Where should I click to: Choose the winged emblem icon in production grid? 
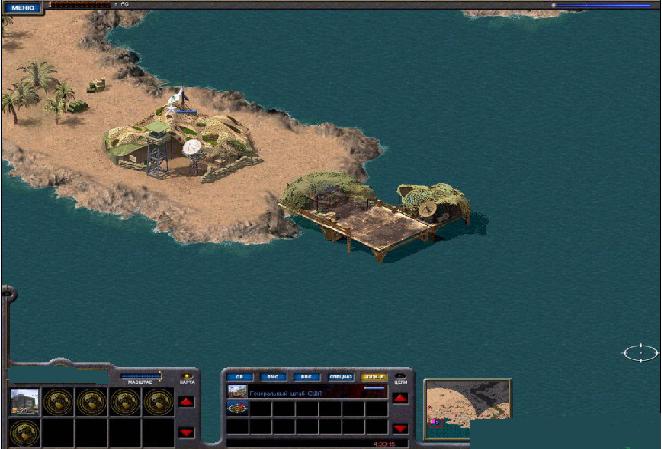tap(238, 408)
